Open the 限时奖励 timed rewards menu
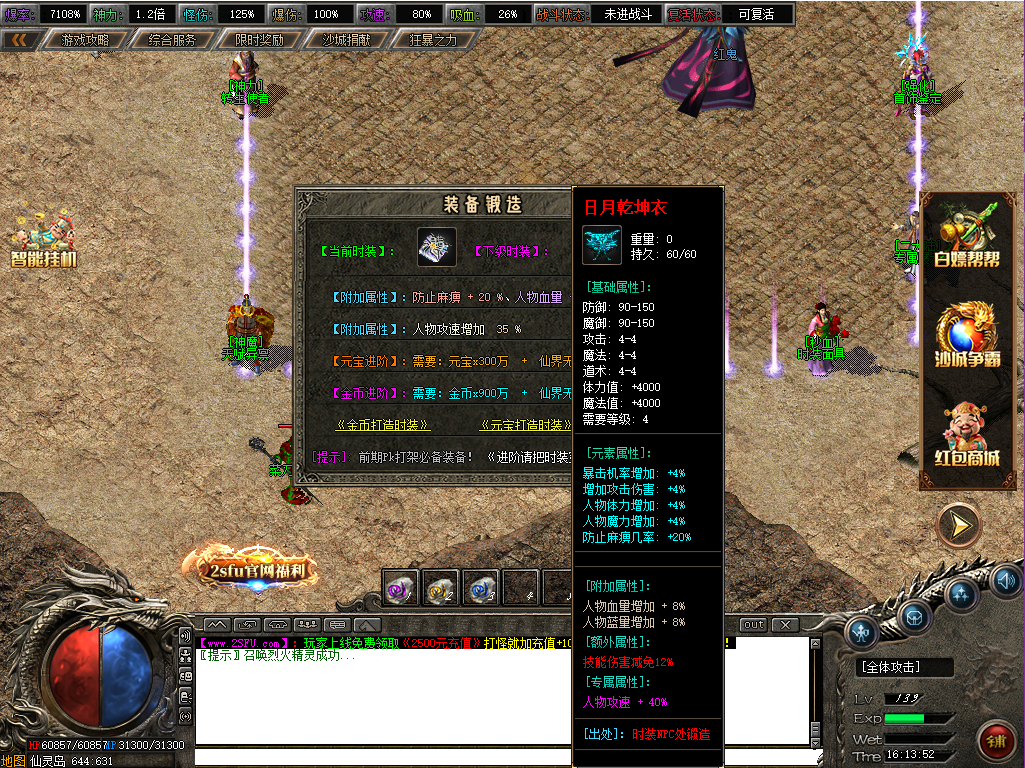Viewport: 1025px width, 768px height. coord(259,41)
